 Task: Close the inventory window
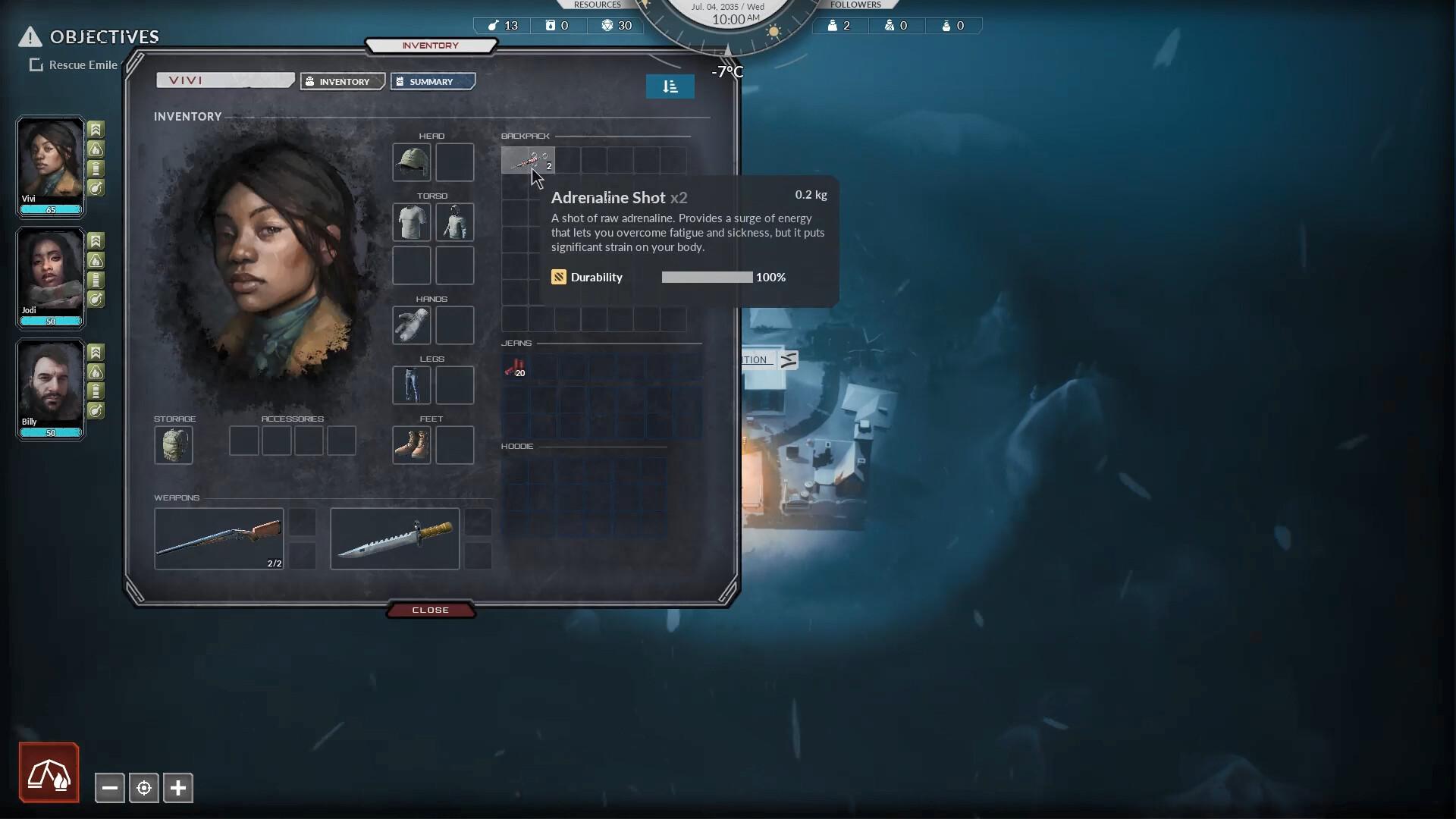click(430, 610)
